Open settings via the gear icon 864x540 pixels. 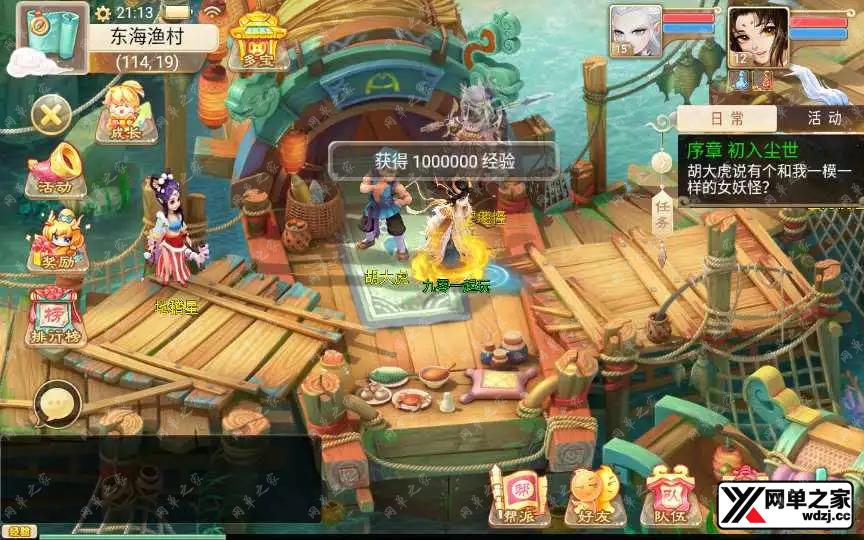click(x=103, y=13)
